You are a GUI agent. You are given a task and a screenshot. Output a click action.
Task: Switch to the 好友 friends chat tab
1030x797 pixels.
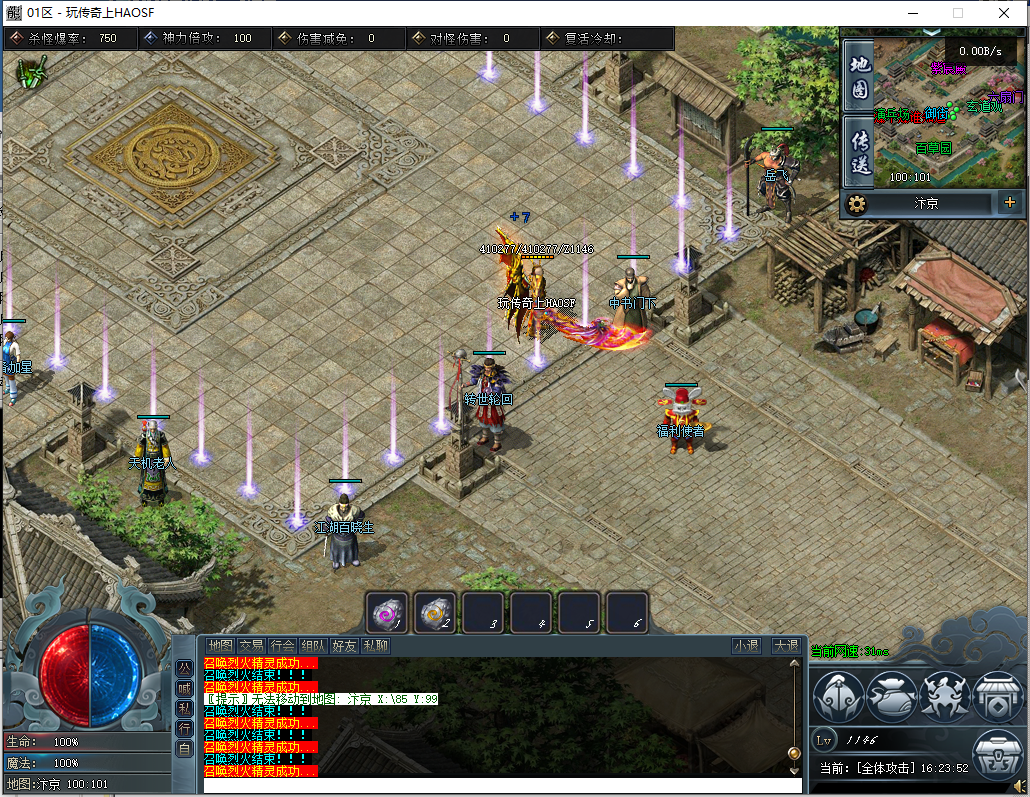(345, 646)
